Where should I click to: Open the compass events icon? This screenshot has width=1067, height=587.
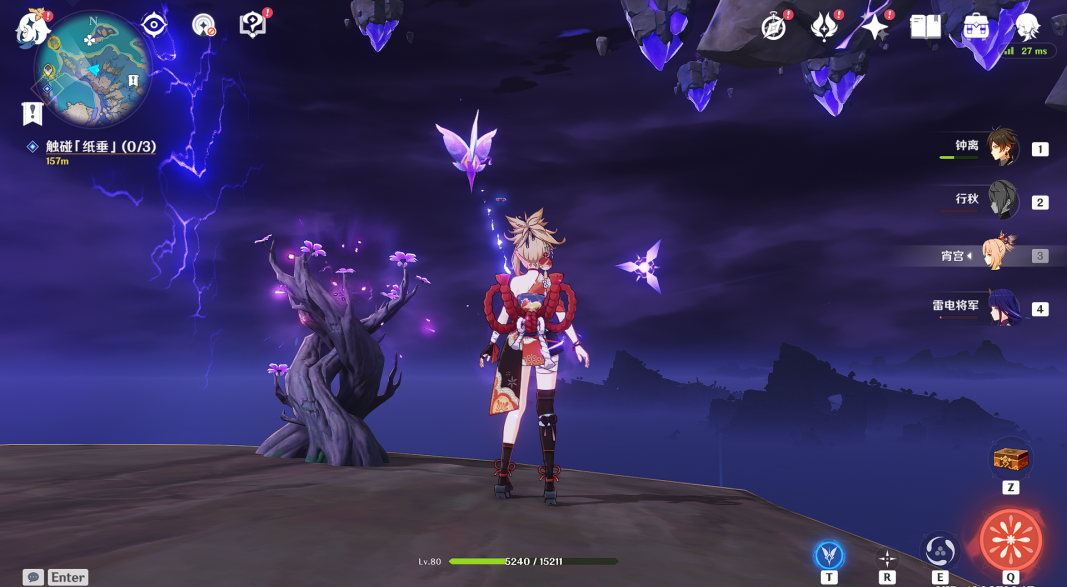tap(774, 27)
